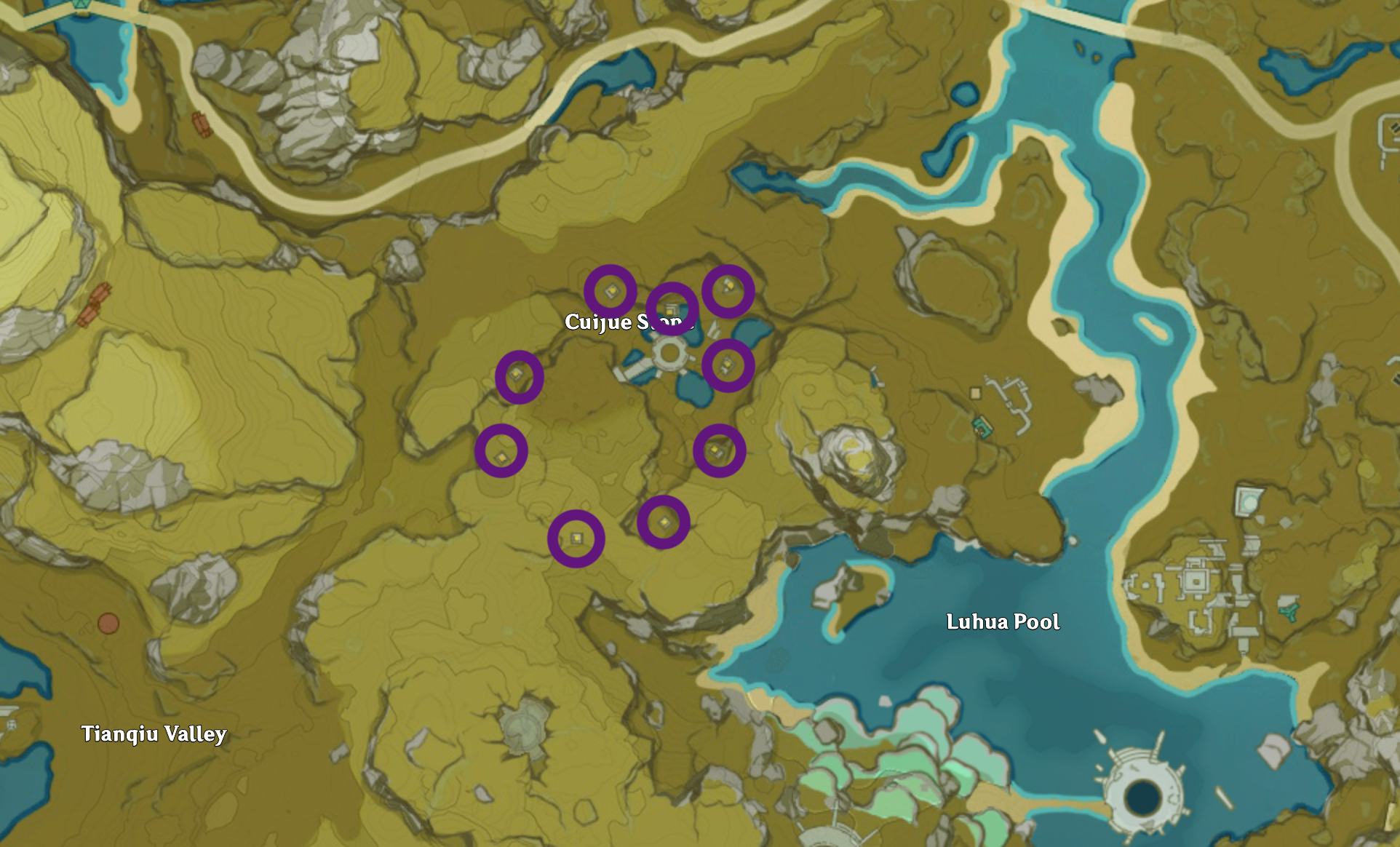Image resolution: width=1400 pixels, height=847 pixels.
Task: Click the Luhua Pool map label
Action: tap(1003, 622)
